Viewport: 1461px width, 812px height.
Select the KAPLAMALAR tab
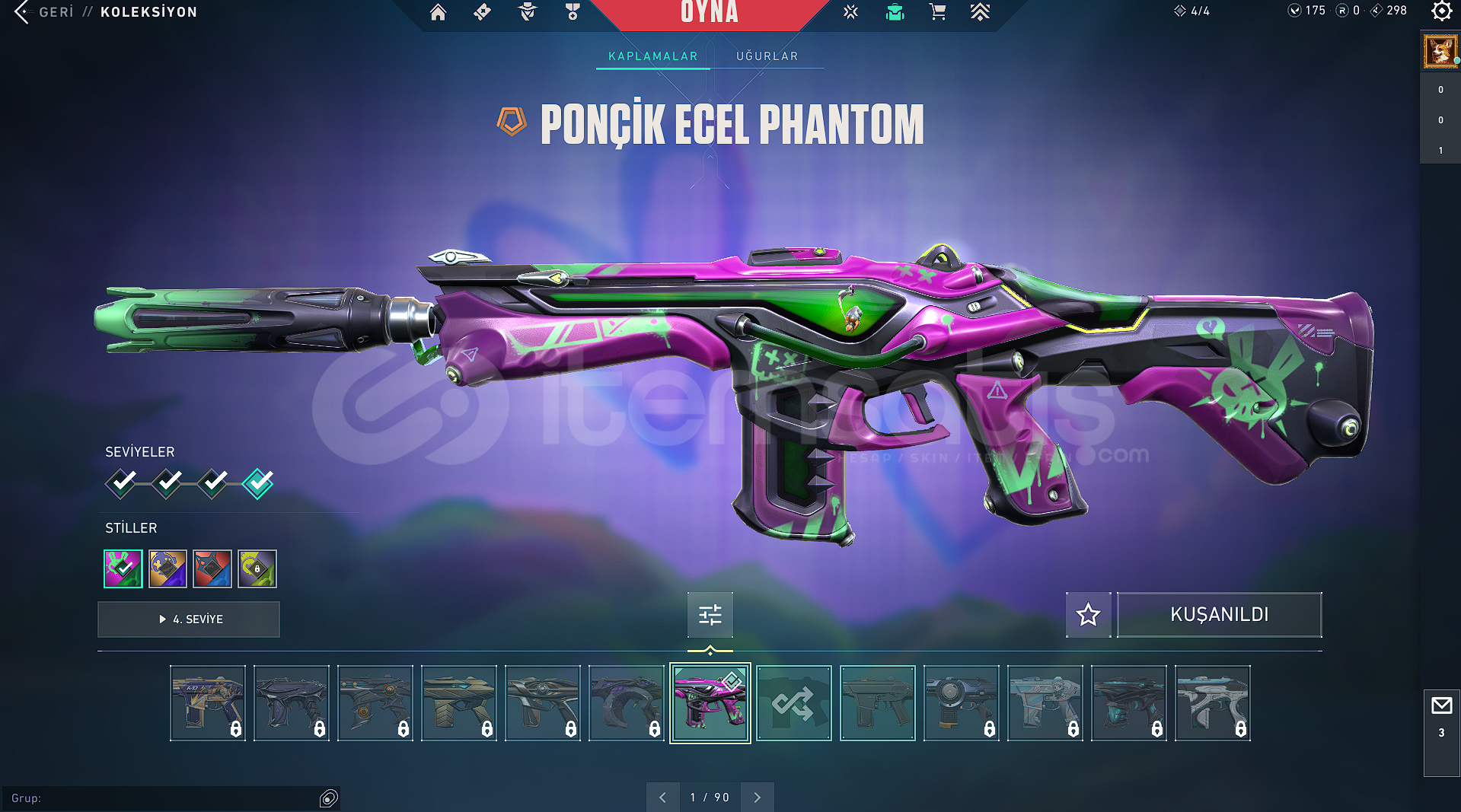(652, 56)
